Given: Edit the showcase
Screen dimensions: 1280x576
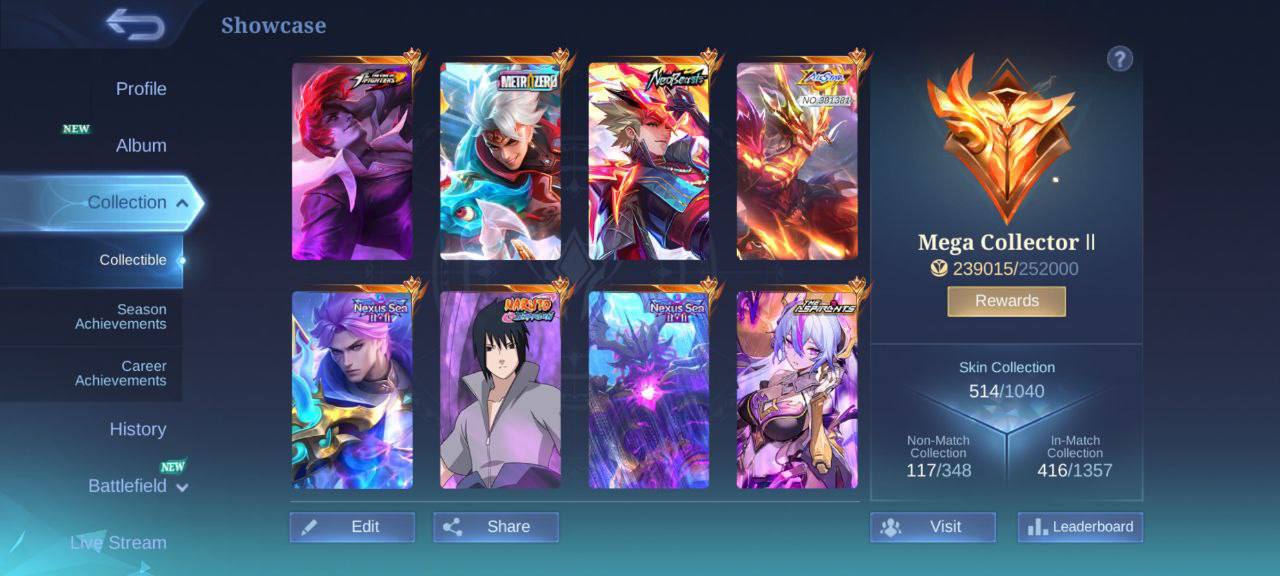Looking at the screenshot, I should (x=352, y=527).
